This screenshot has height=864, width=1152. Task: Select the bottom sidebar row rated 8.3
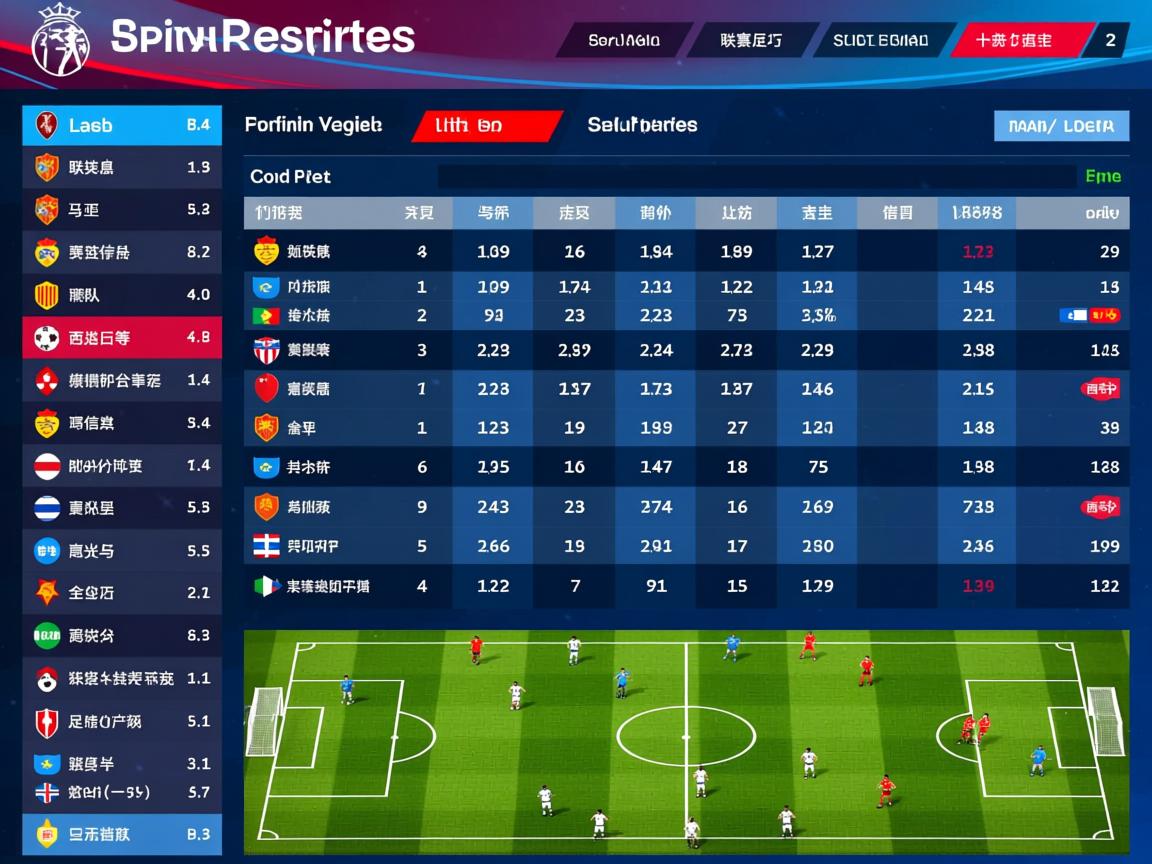pos(121,834)
